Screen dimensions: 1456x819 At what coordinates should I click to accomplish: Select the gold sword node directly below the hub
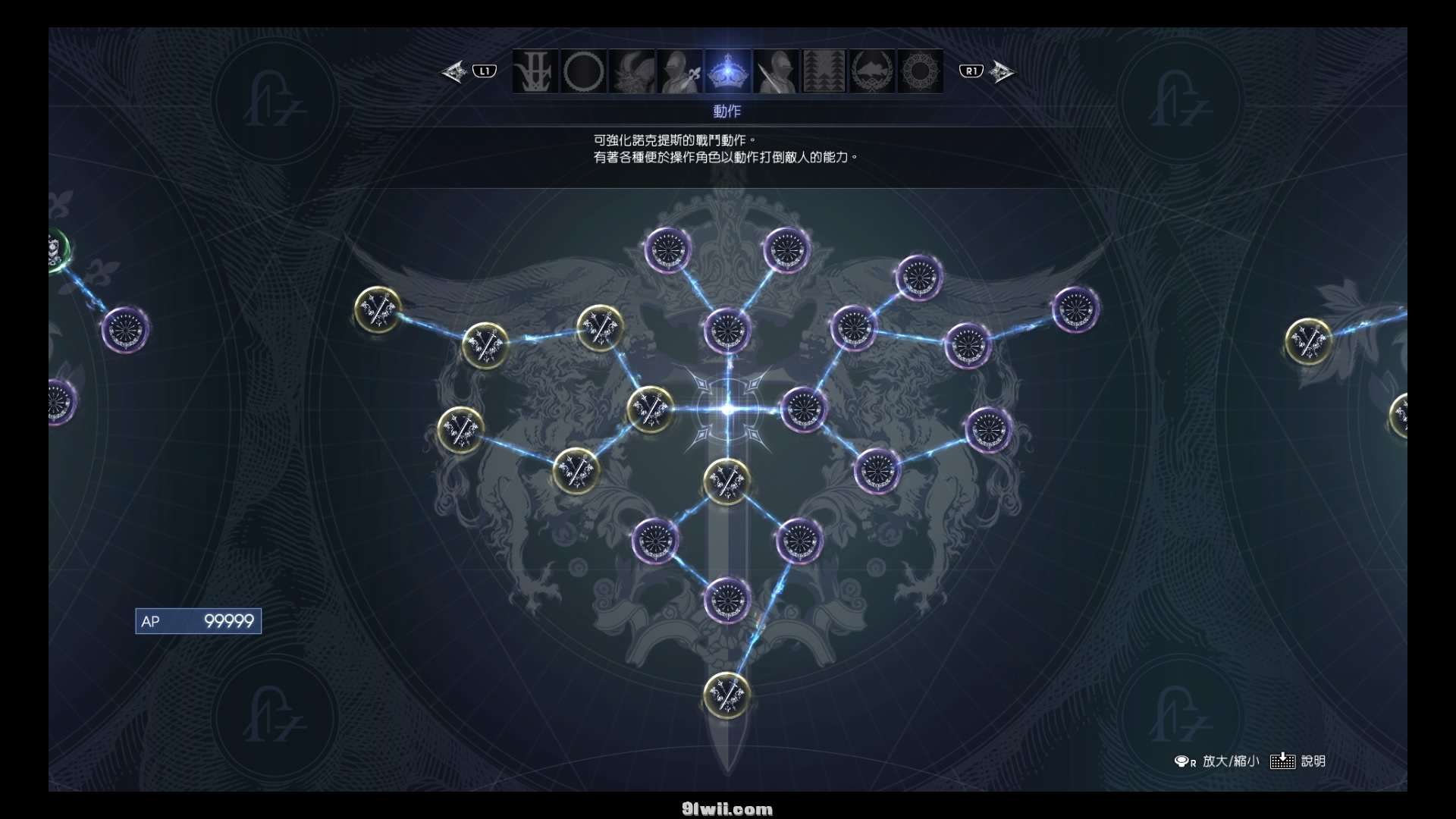(x=726, y=481)
